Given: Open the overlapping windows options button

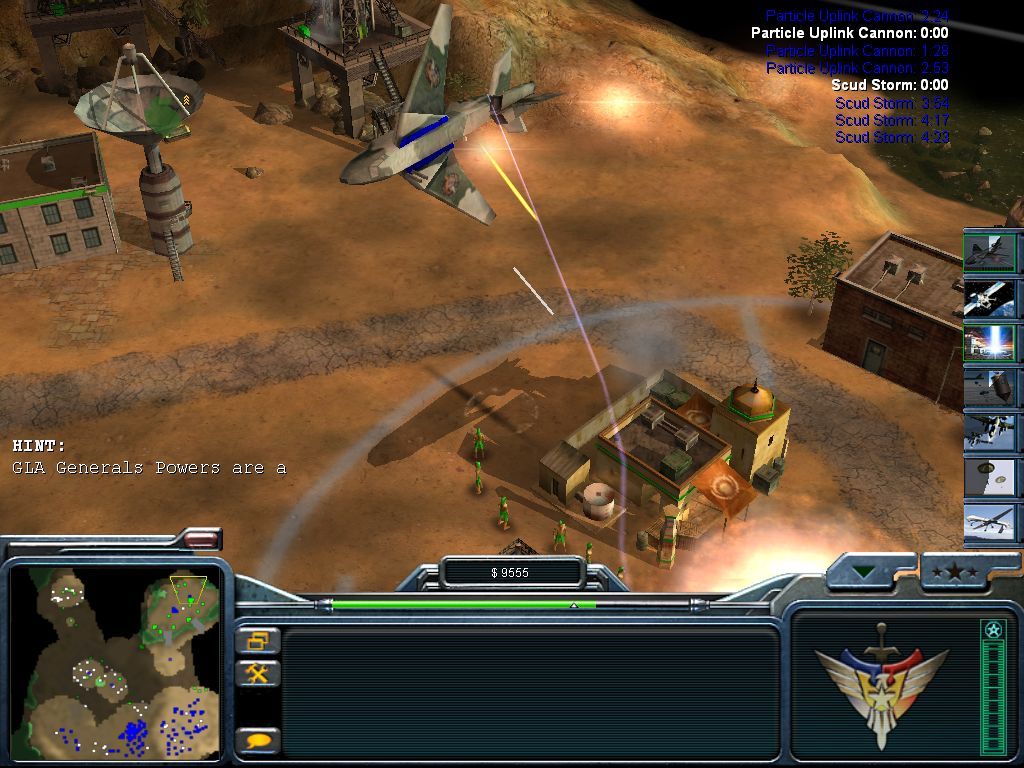Looking at the screenshot, I should pos(258,641).
